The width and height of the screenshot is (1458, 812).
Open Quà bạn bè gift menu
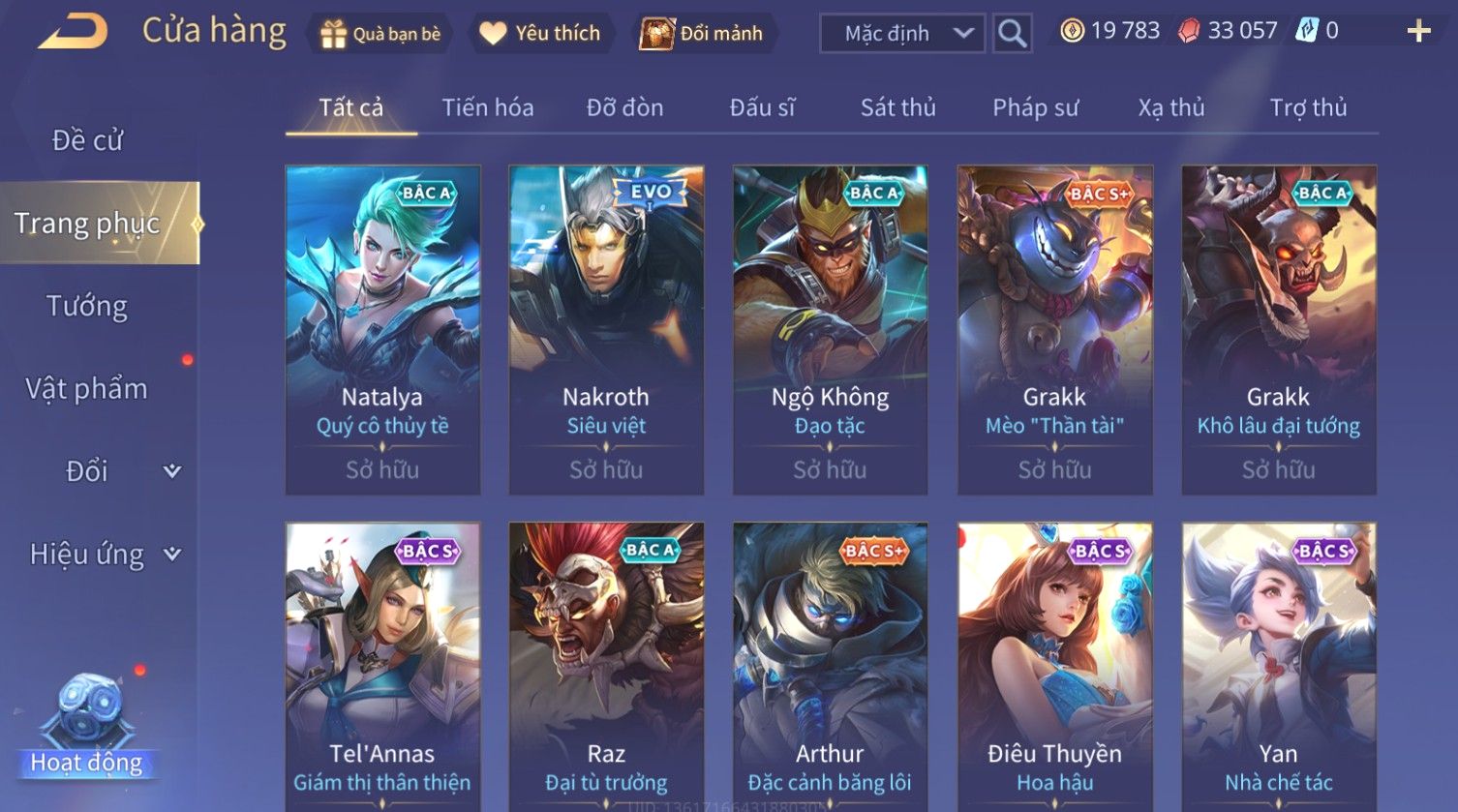[380, 34]
